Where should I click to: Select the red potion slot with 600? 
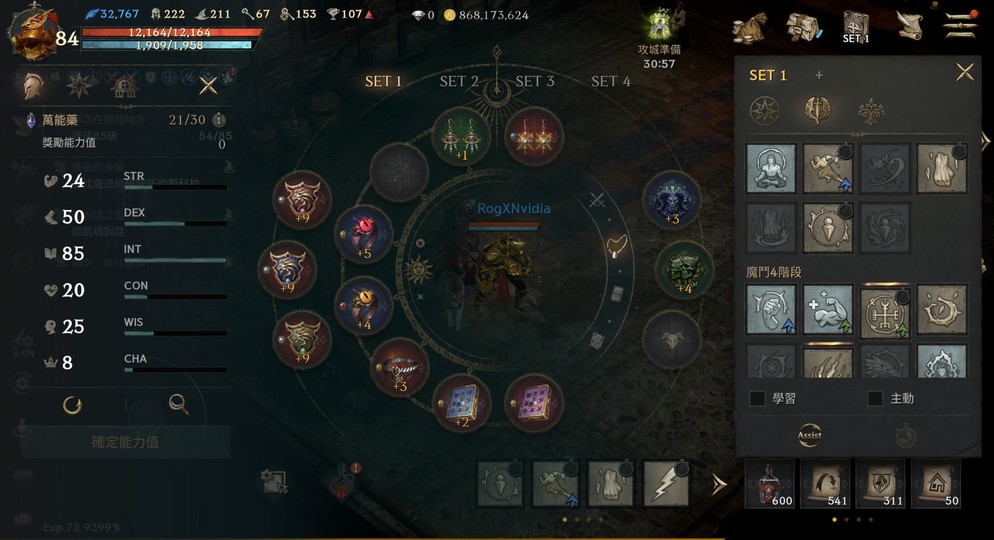point(769,485)
